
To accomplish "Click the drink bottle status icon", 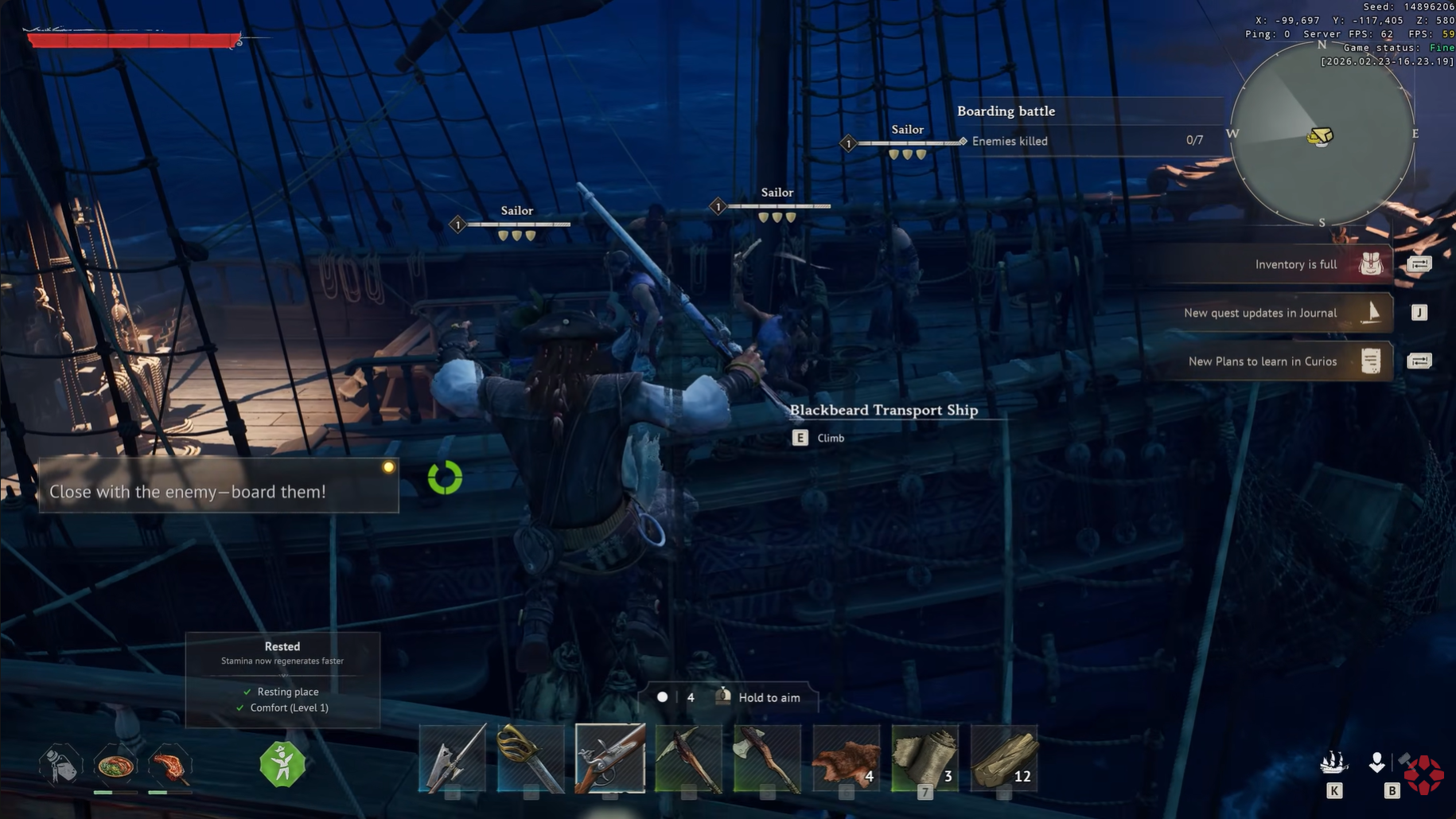I will point(60,766).
